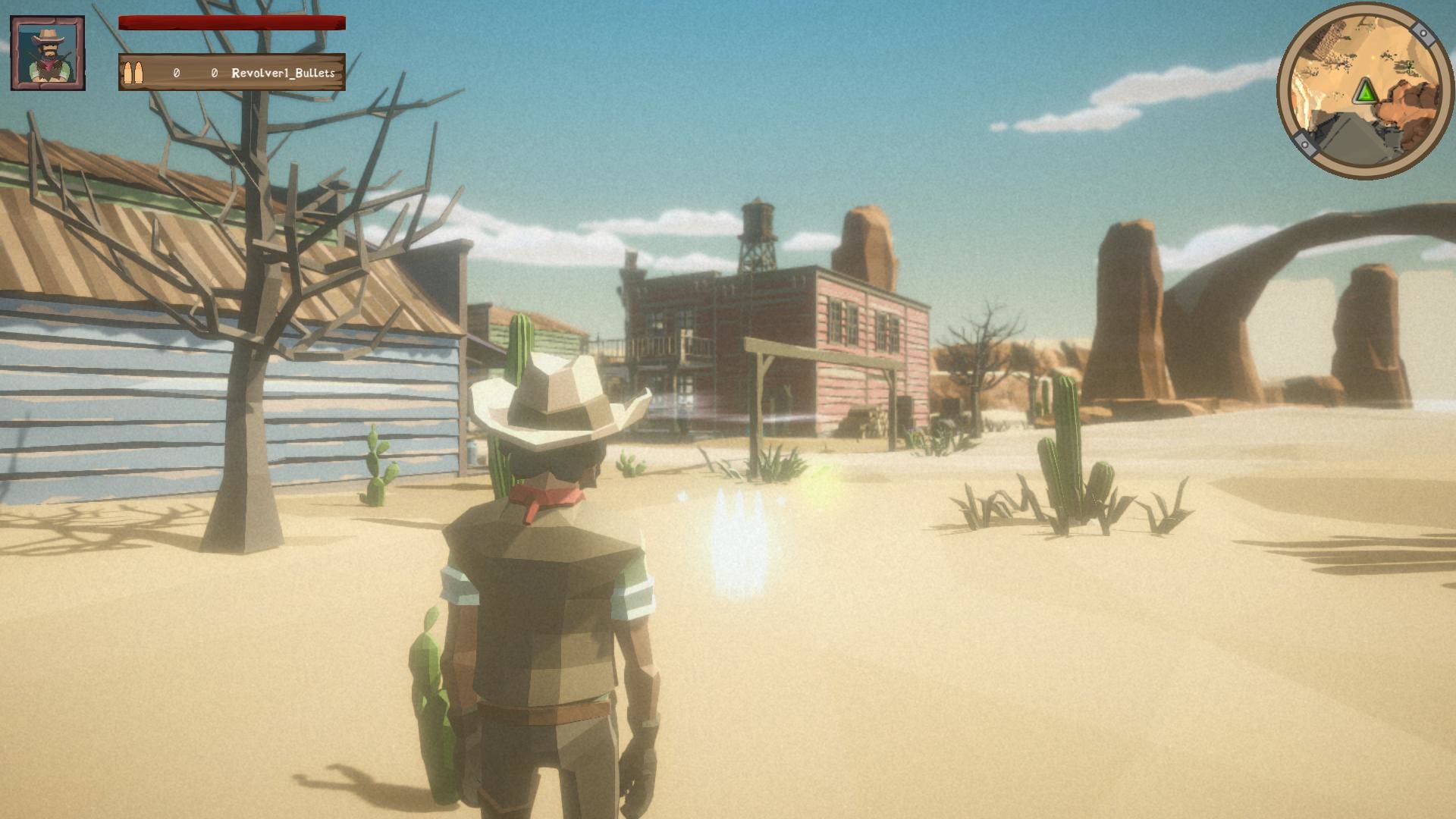
Task: Click the ammo count showing zero
Action: point(175,74)
